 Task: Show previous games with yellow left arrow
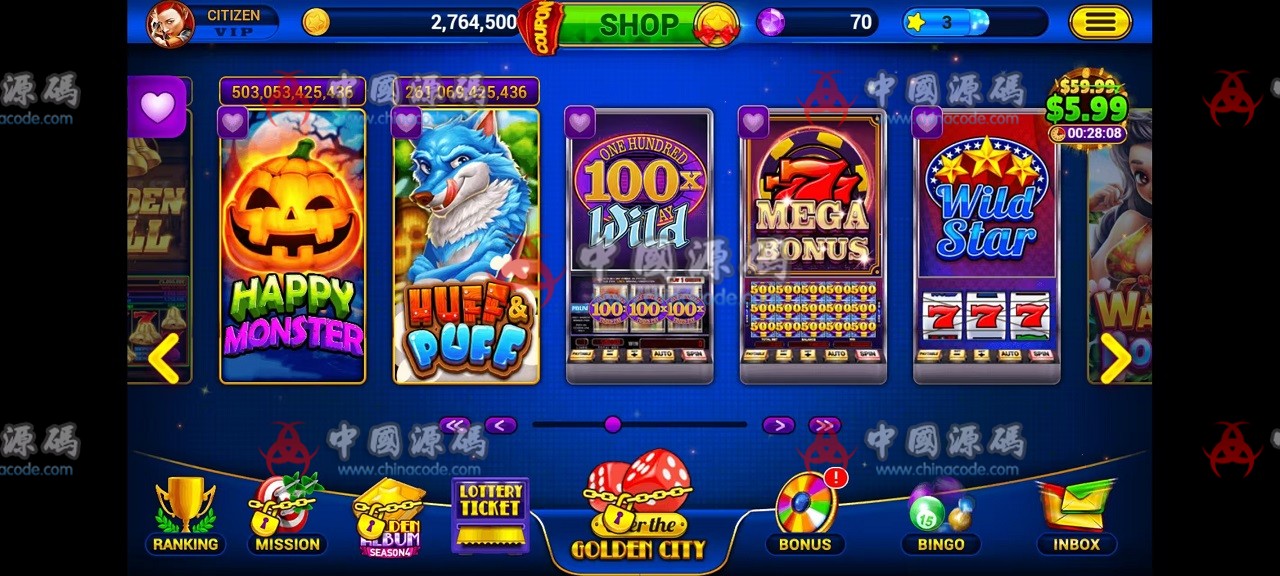click(164, 357)
